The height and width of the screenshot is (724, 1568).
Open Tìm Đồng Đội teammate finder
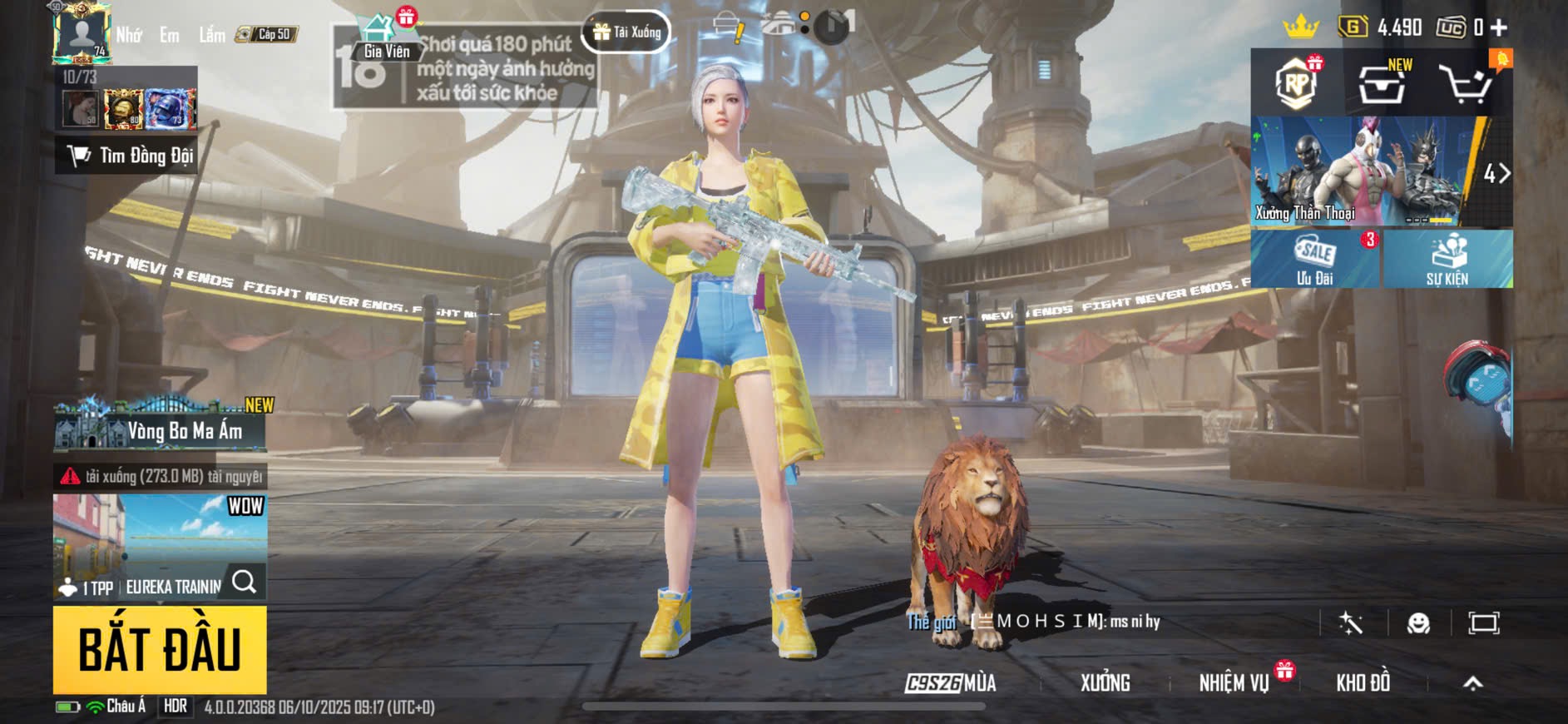click(x=126, y=156)
